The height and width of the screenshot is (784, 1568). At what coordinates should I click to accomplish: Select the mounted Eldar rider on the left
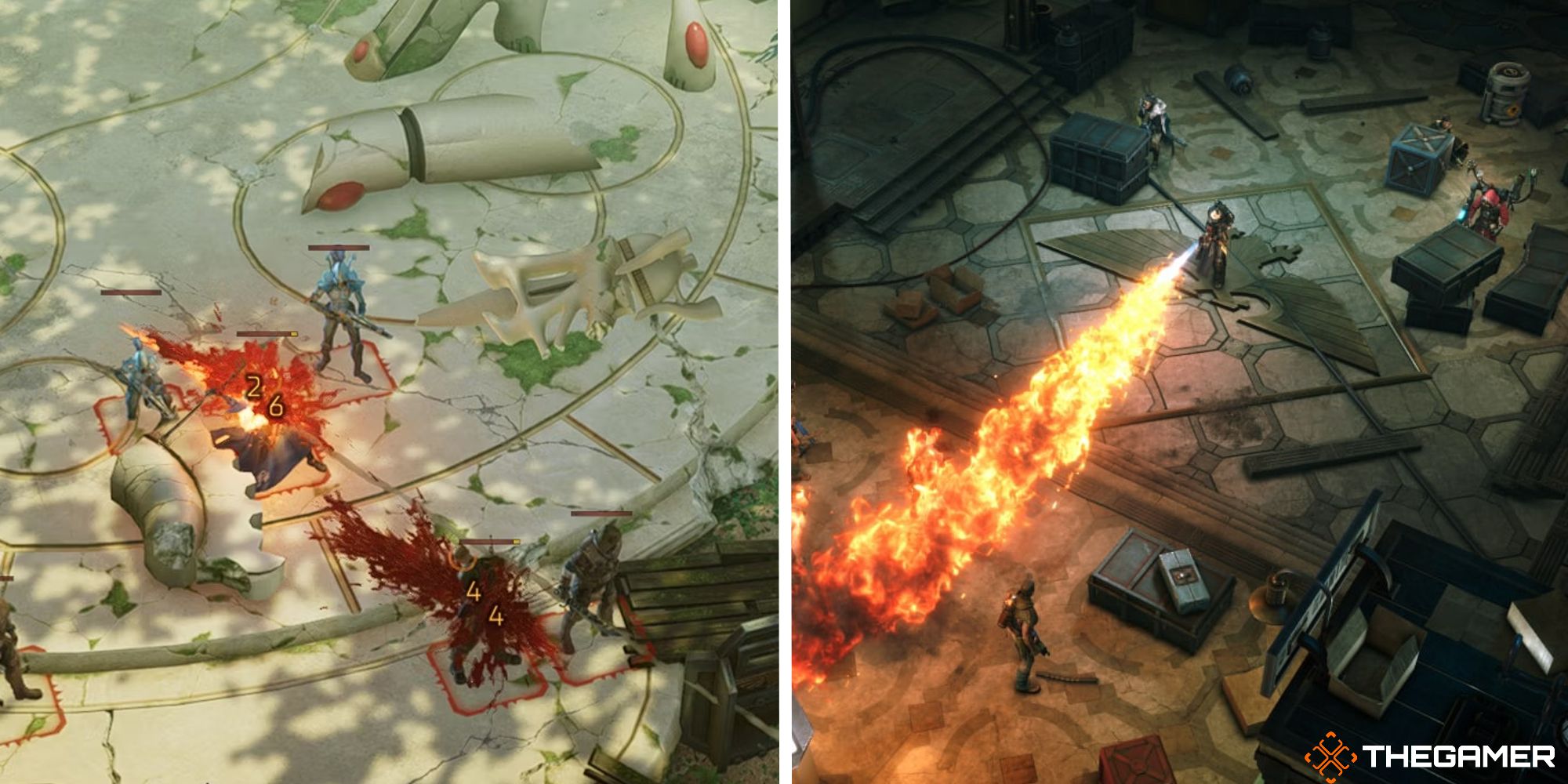pyautogui.click(x=140, y=383)
